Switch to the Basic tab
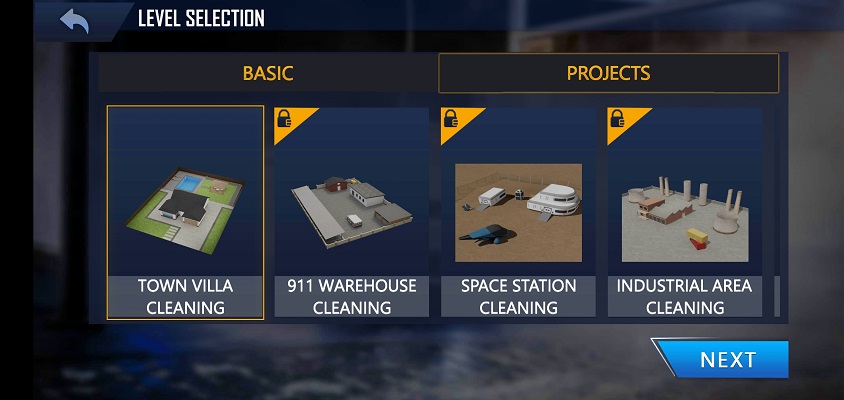The image size is (844, 400). (268, 73)
